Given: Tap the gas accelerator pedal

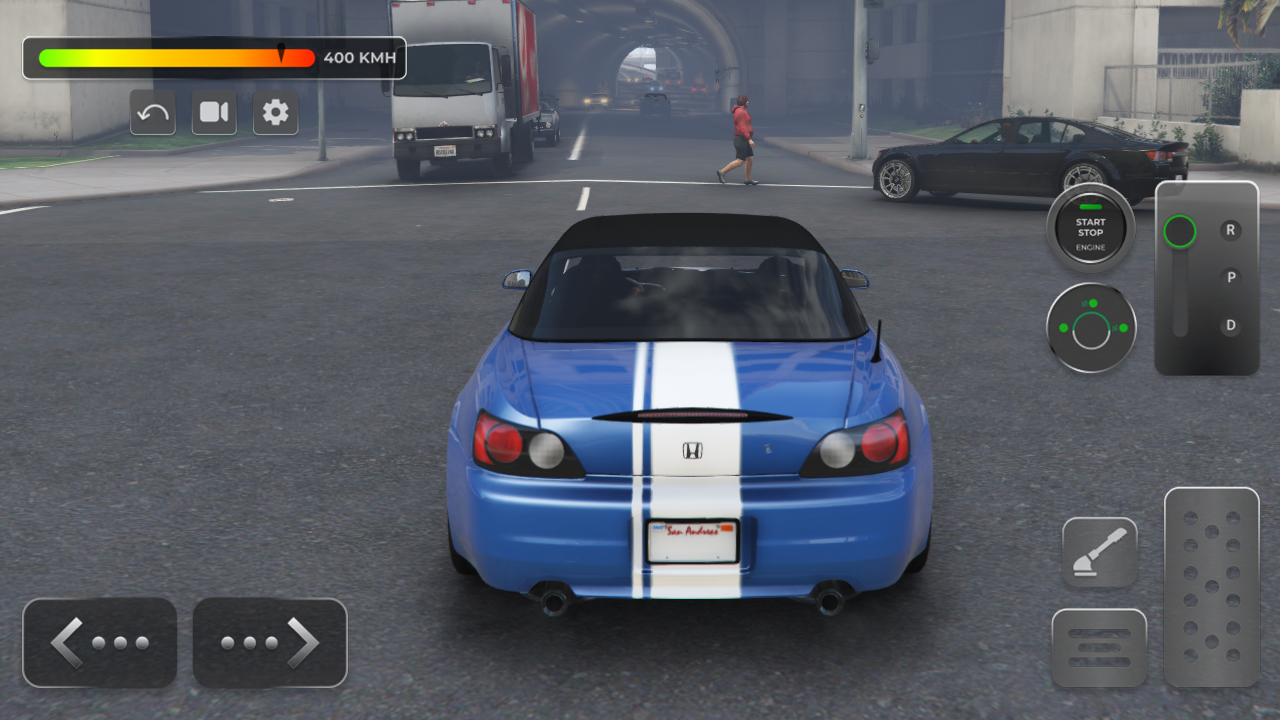Looking at the screenshot, I should (x=1211, y=587).
